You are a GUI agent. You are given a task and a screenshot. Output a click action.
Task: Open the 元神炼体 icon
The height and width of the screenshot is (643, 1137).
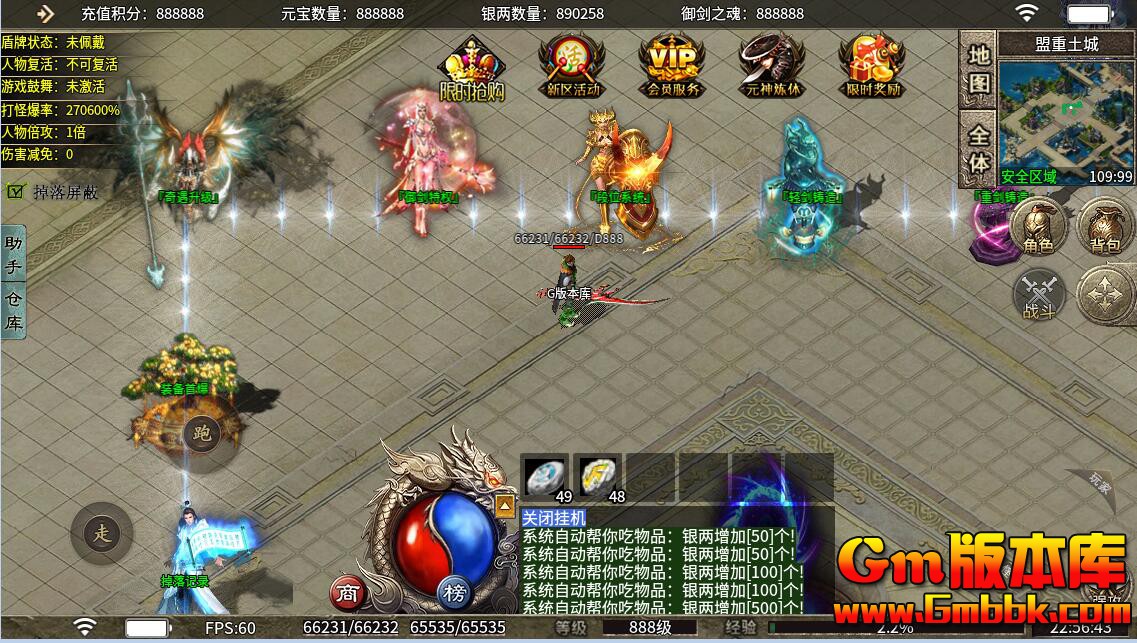770,65
